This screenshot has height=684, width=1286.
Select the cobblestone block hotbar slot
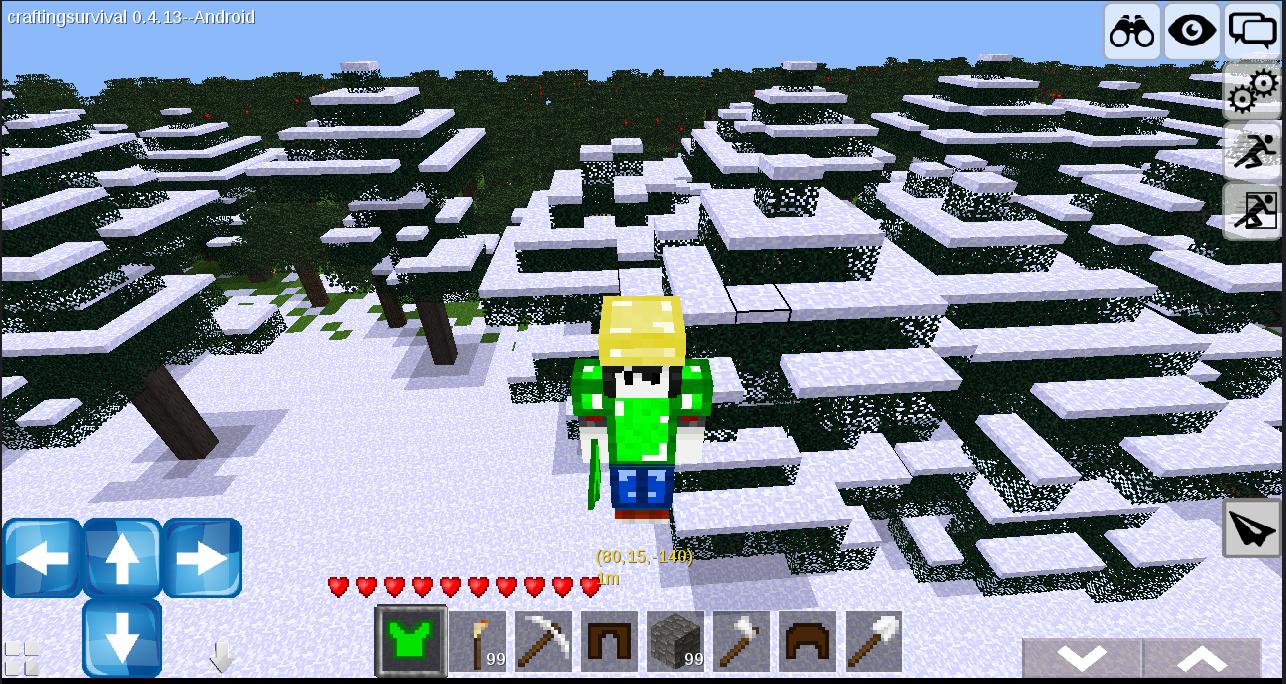(x=675, y=641)
